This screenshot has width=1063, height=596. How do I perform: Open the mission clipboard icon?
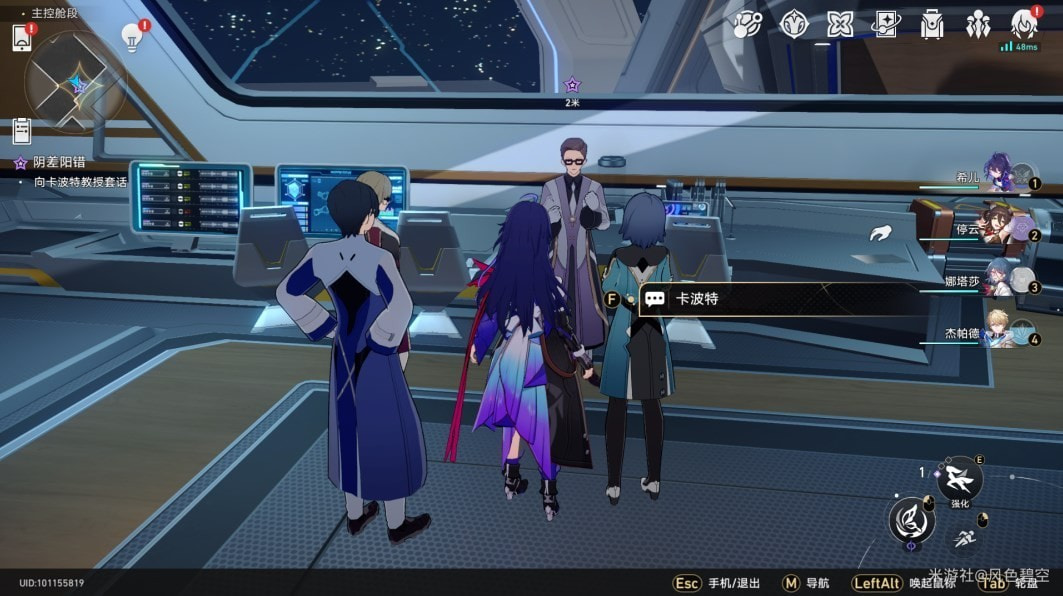22,130
